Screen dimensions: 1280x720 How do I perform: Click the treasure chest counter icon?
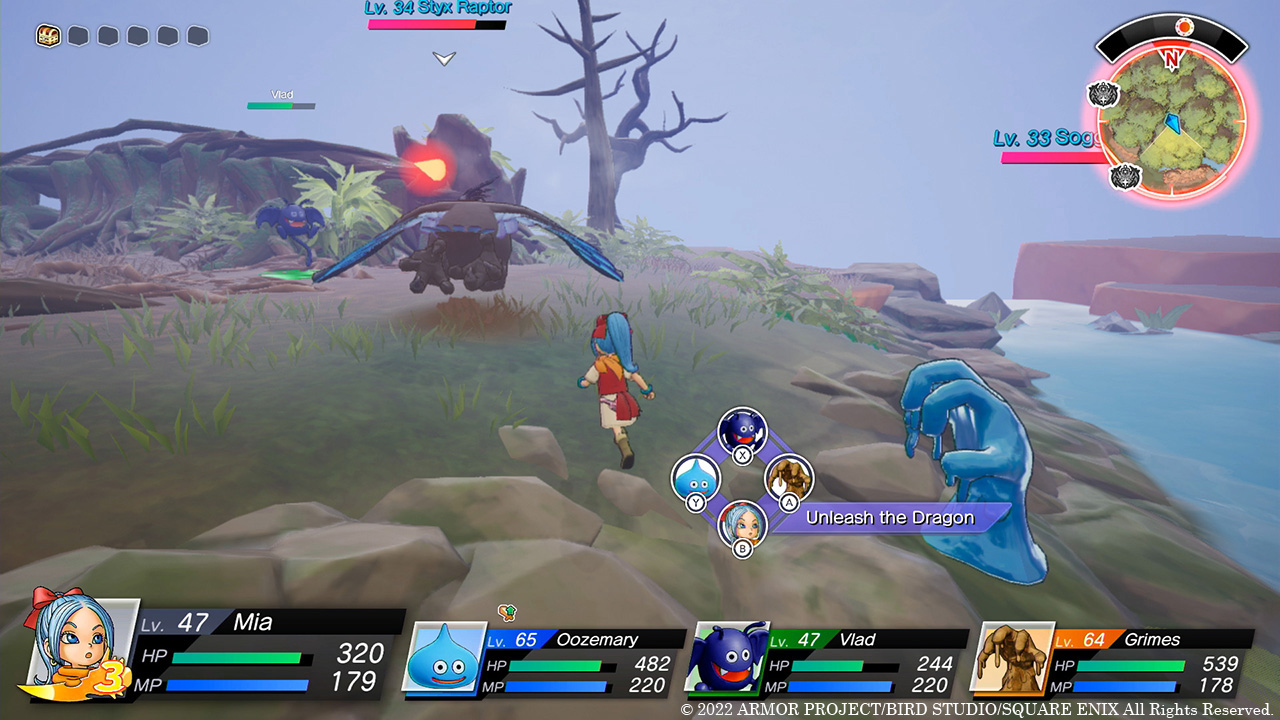click(48, 36)
